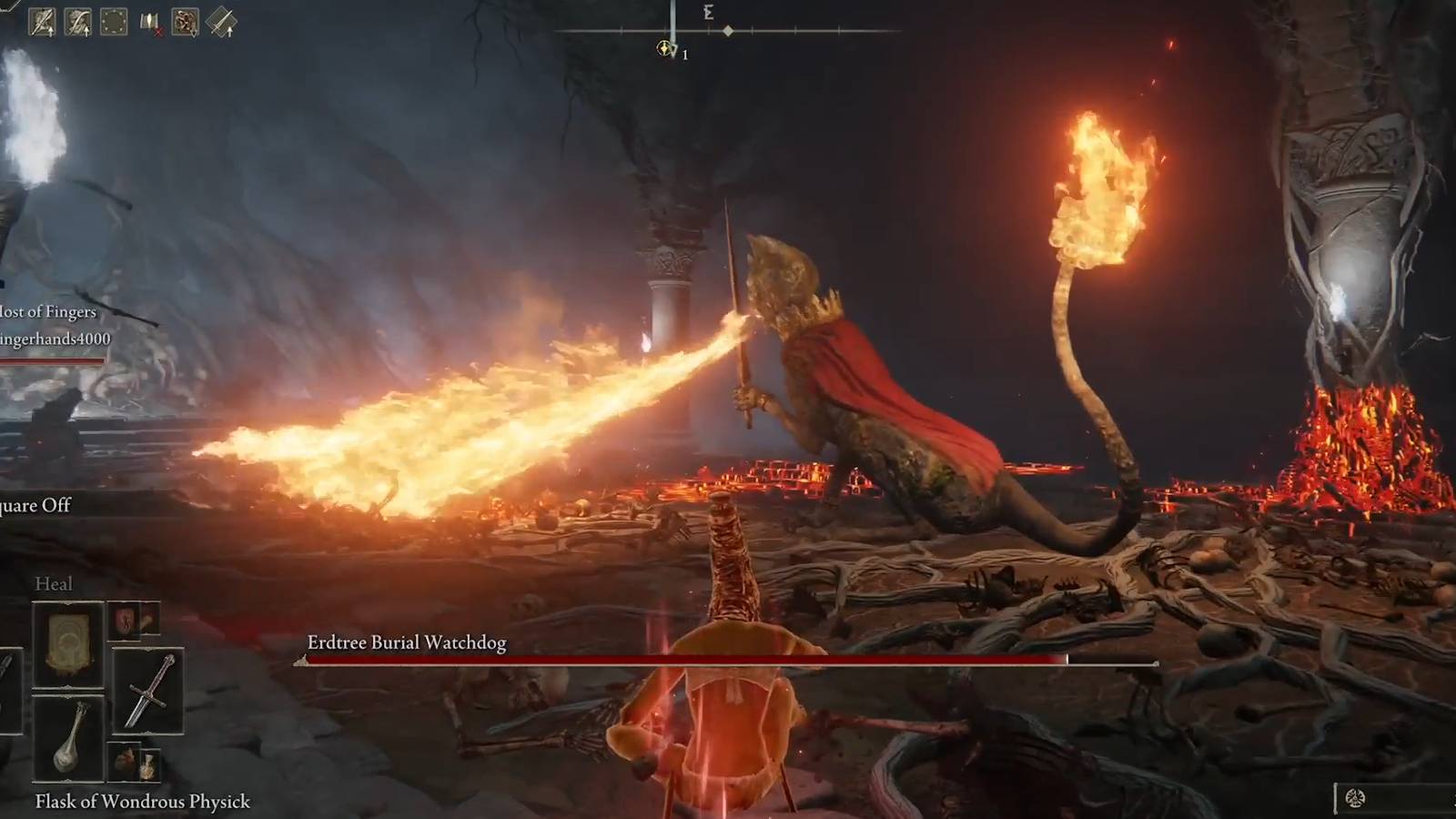The image size is (1456, 819).
Task: Click the Erdtree Burial Watchdog health bar
Action: pyautogui.click(x=687, y=659)
